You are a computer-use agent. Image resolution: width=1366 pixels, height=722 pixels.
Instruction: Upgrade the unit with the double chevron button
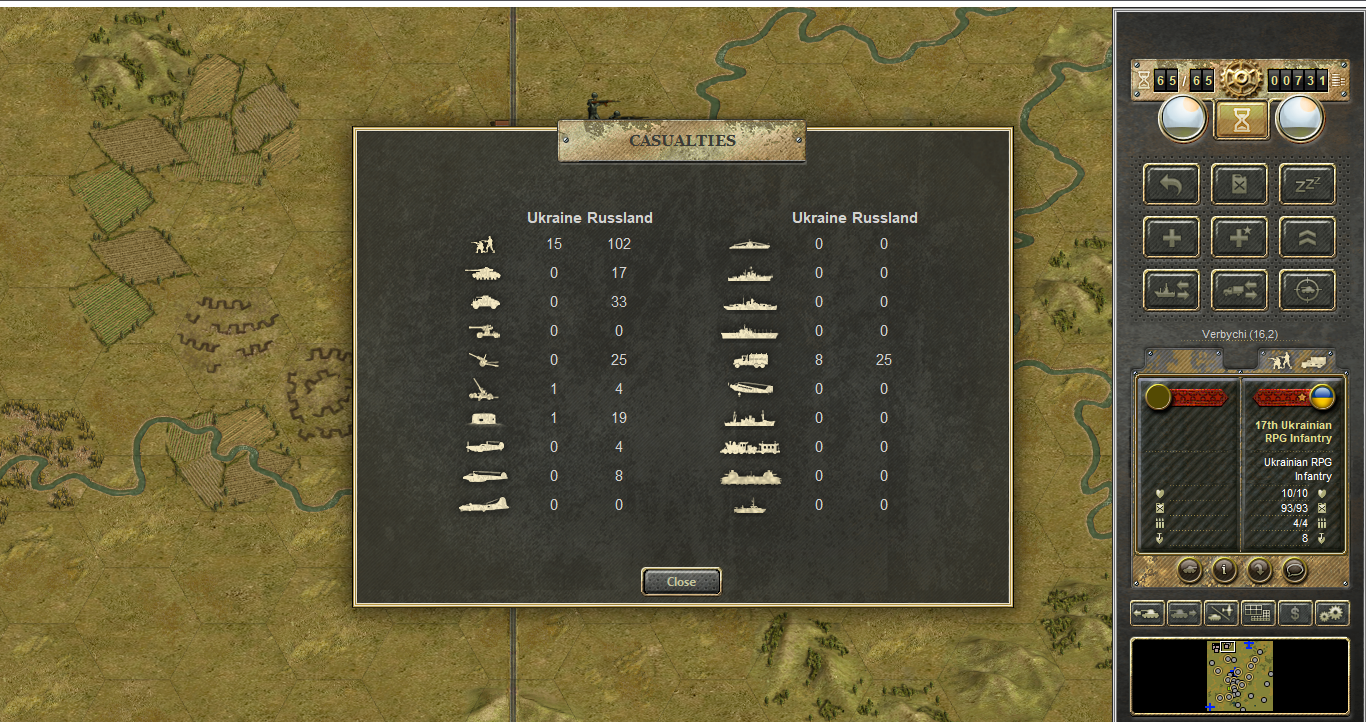1308,238
